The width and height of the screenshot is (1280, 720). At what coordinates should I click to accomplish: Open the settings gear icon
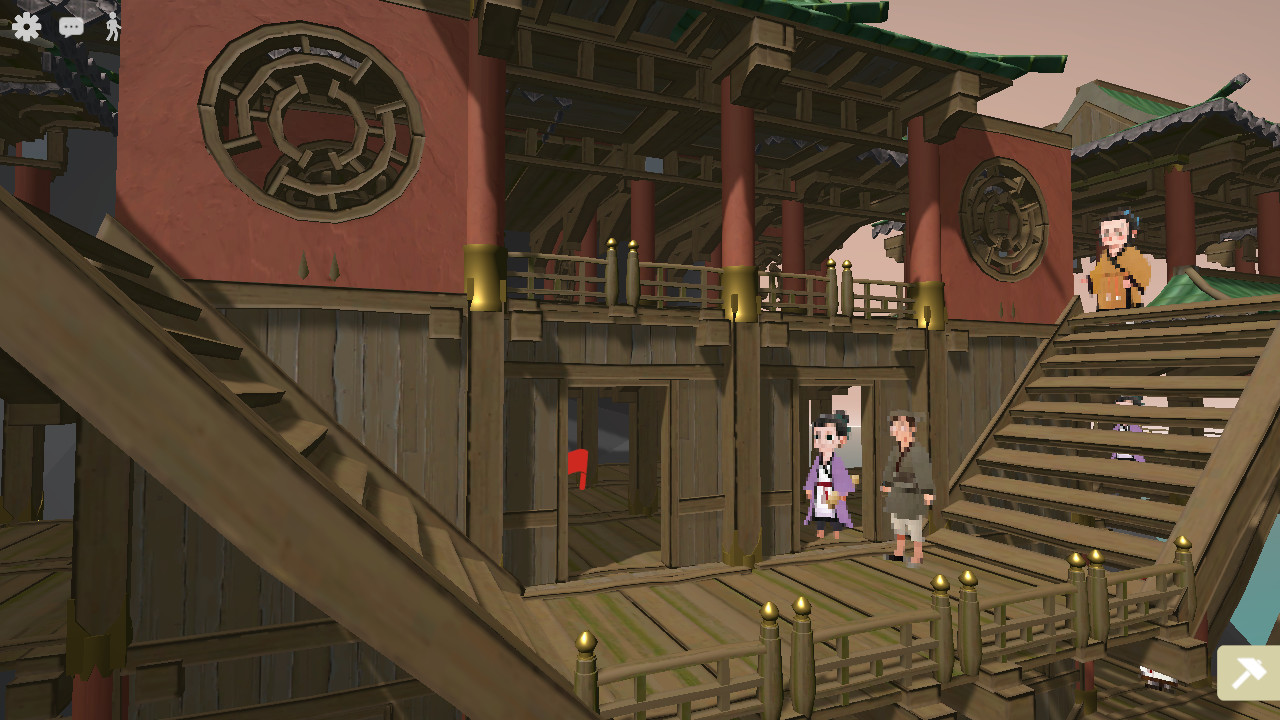pos(27,27)
